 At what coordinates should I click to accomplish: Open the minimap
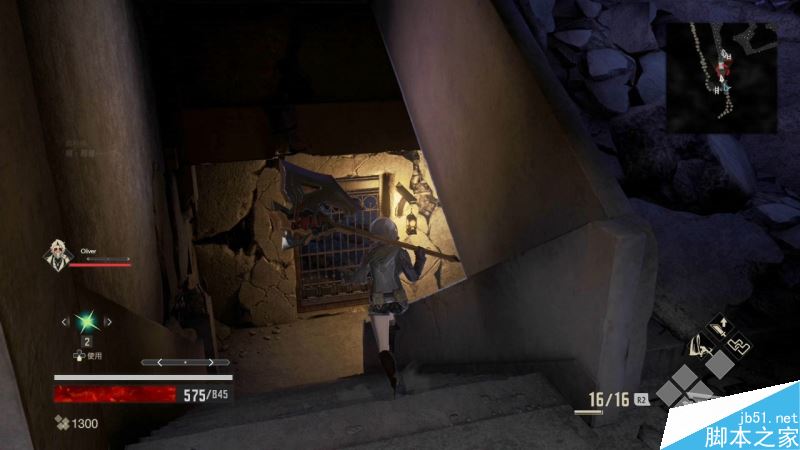point(722,77)
